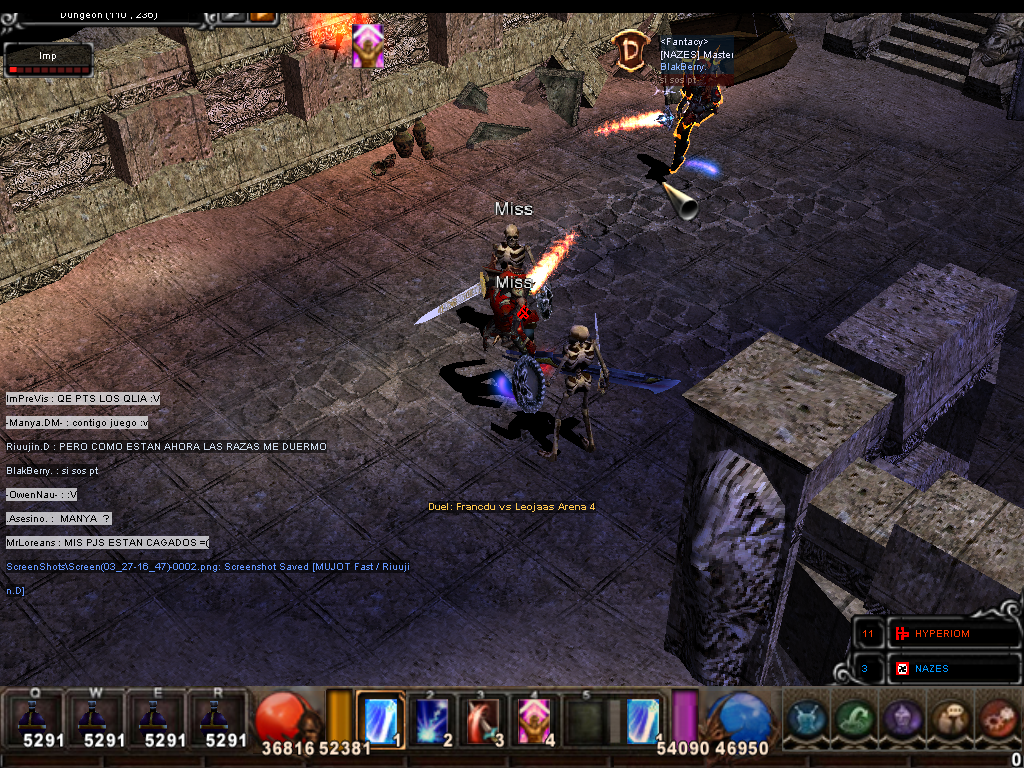Click the orange button beside the Dungeon label
This screenshot has height=768, width=1024.
(x=262, y=14)
